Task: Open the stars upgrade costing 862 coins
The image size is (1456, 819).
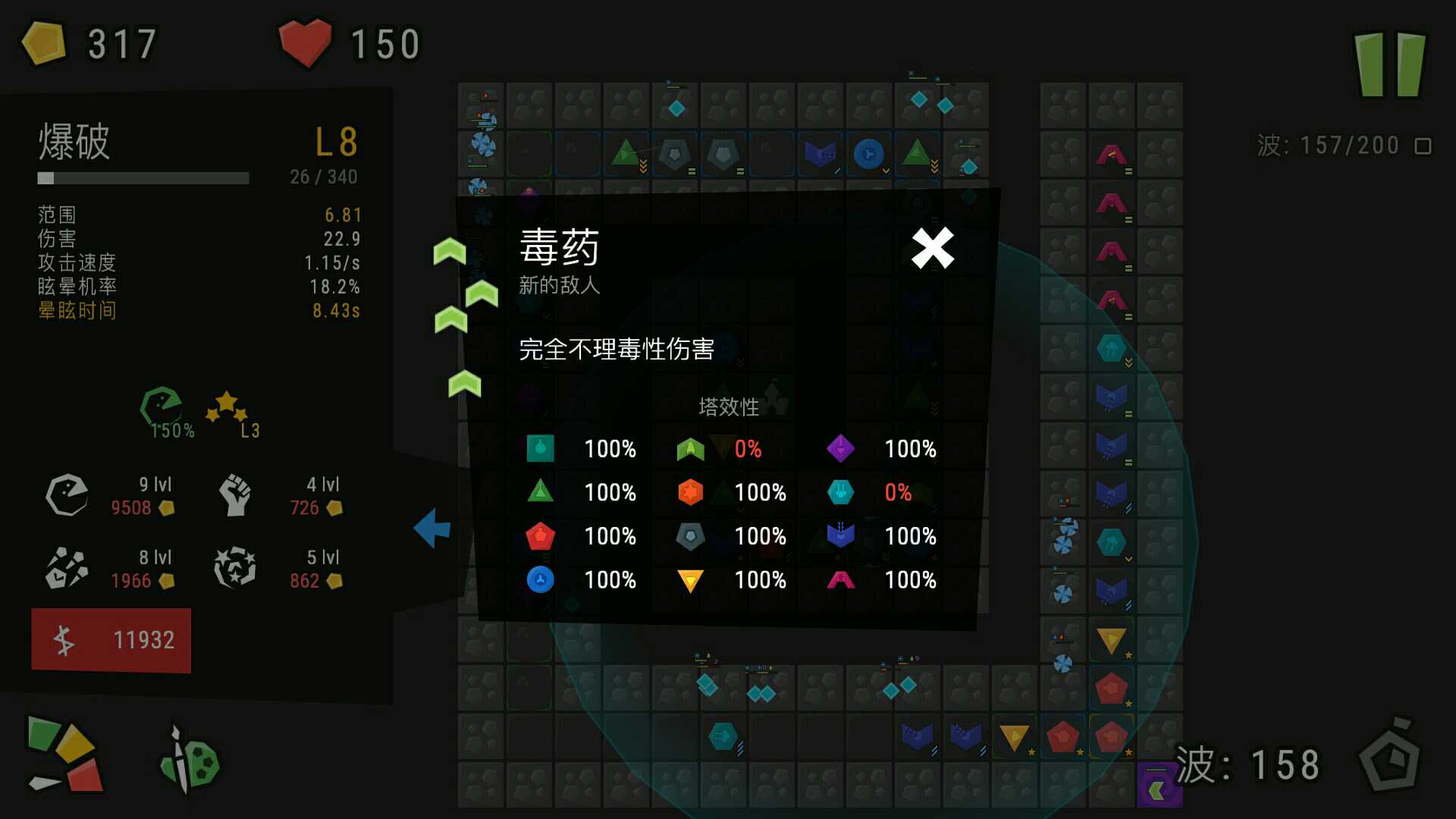Action: pos(235,568)
